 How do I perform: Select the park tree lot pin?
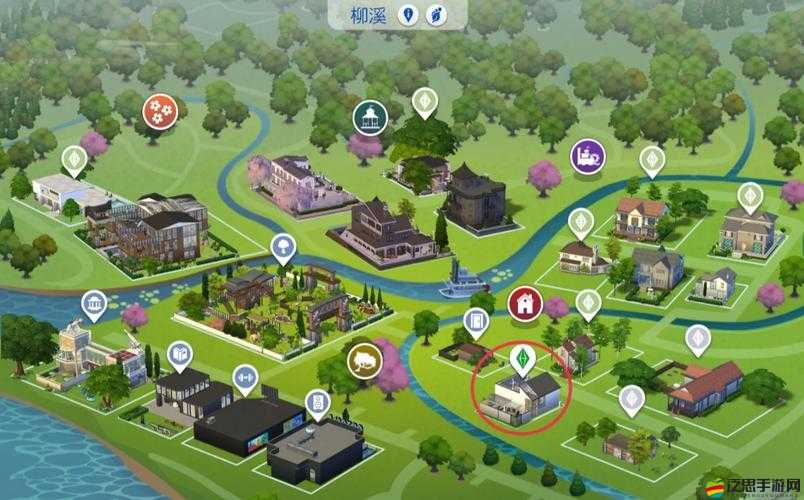tap(284, 247)
